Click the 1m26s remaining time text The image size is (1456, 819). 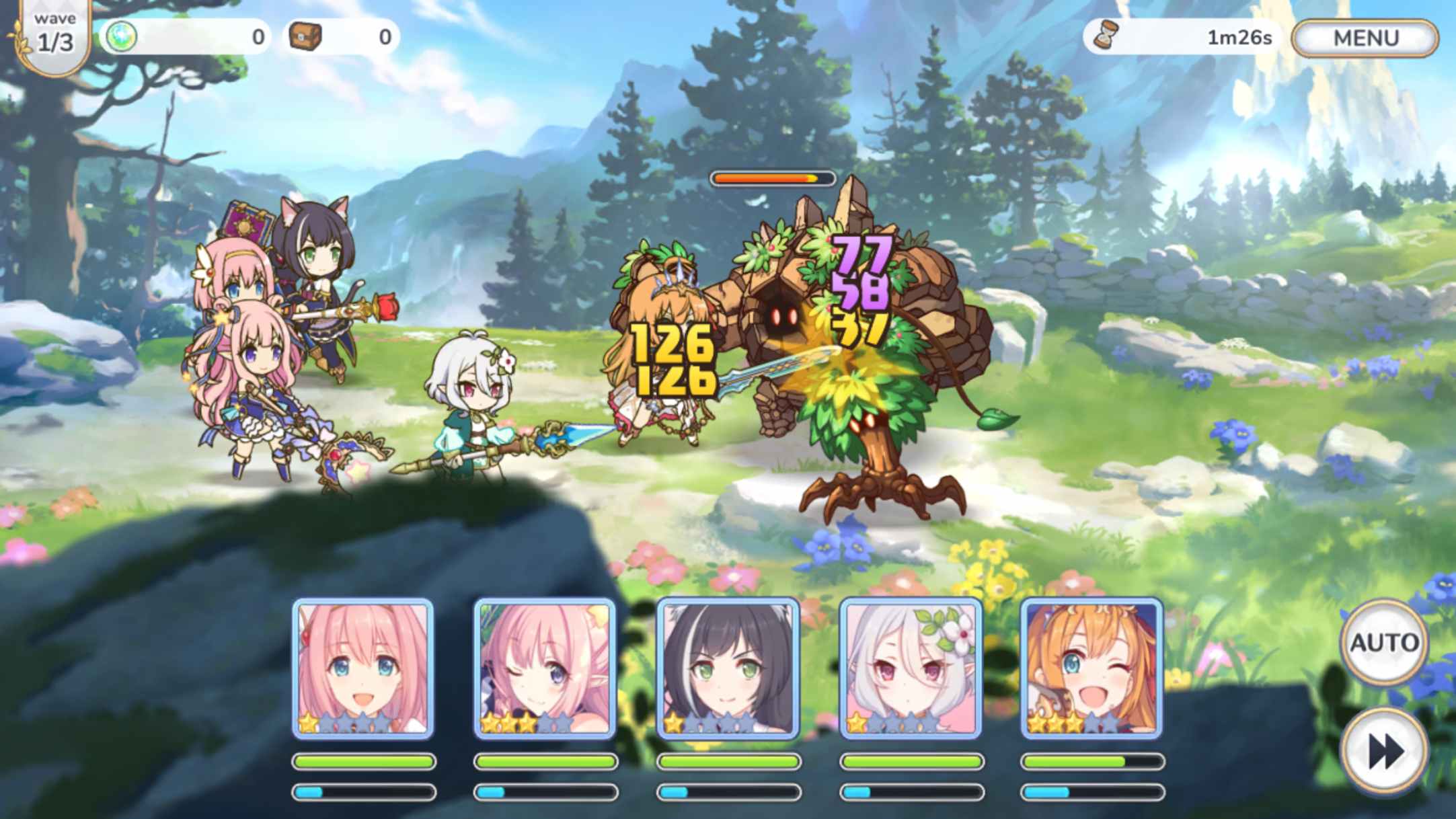[x=1239, y=37]
